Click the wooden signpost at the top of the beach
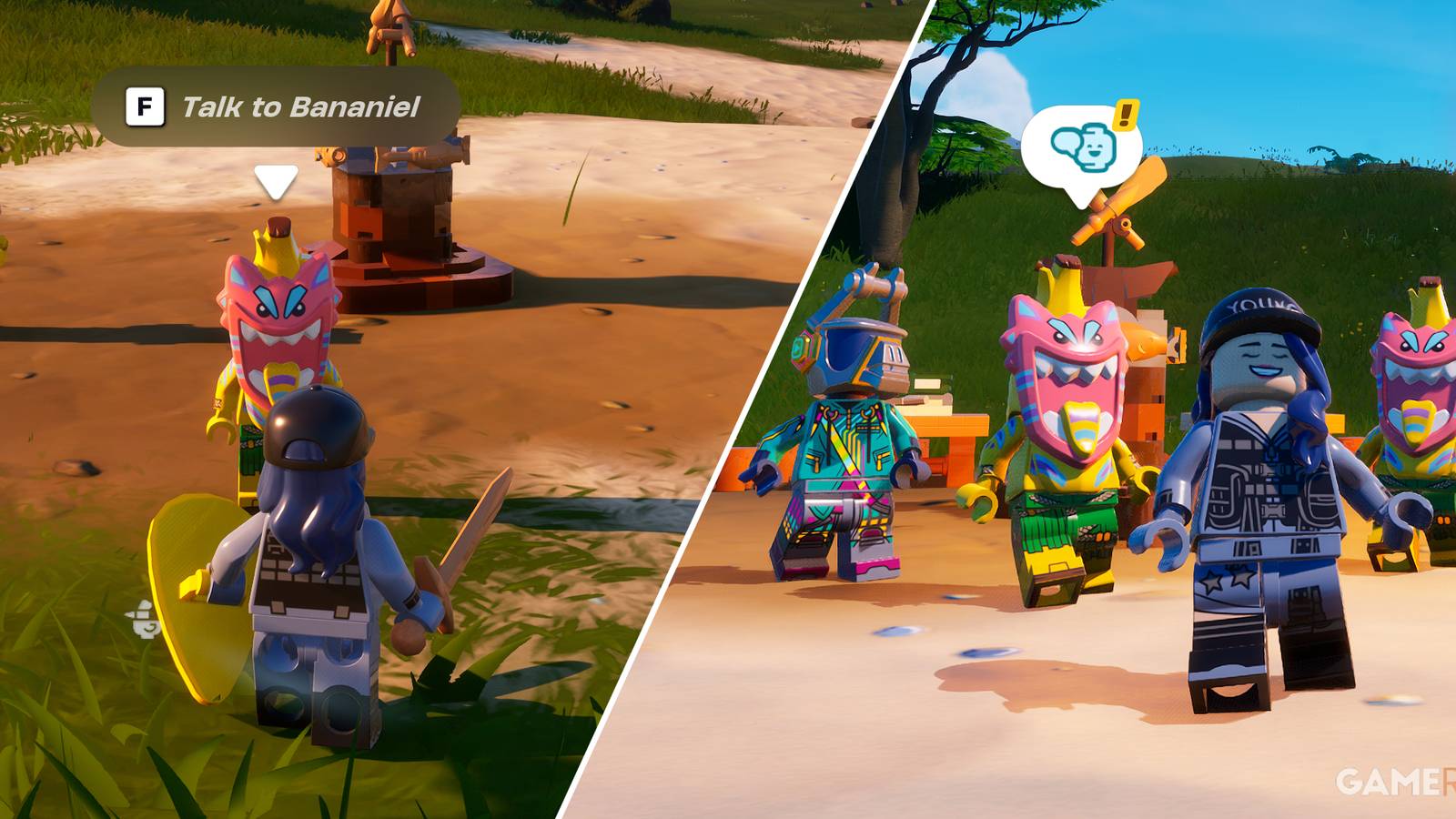 point(391,27)
